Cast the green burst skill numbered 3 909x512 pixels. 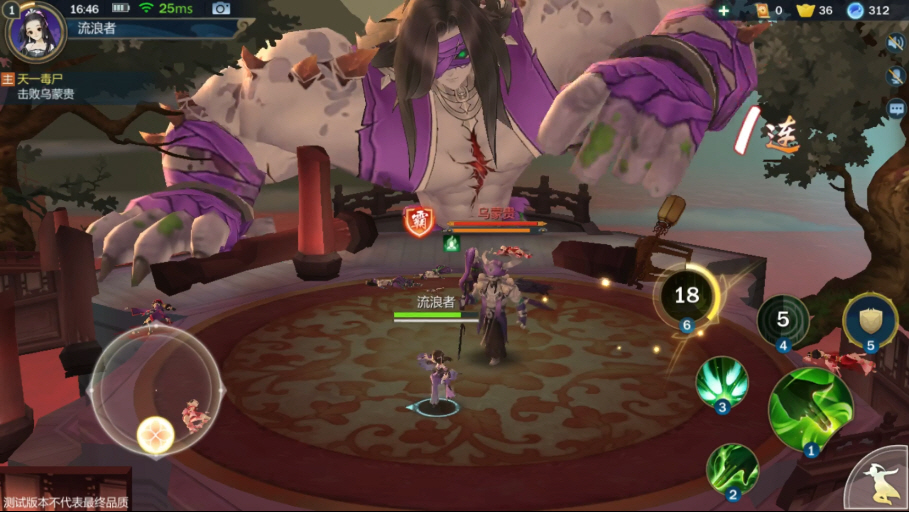(722, 382)
